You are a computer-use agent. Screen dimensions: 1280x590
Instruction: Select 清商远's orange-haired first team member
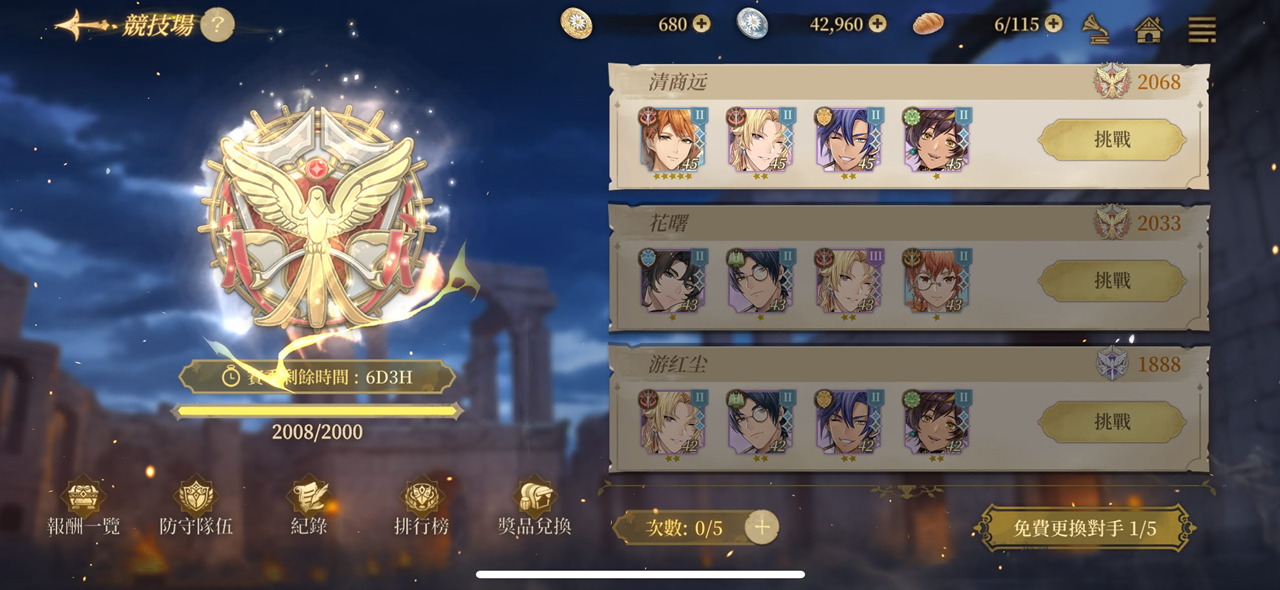coord(672,140)
